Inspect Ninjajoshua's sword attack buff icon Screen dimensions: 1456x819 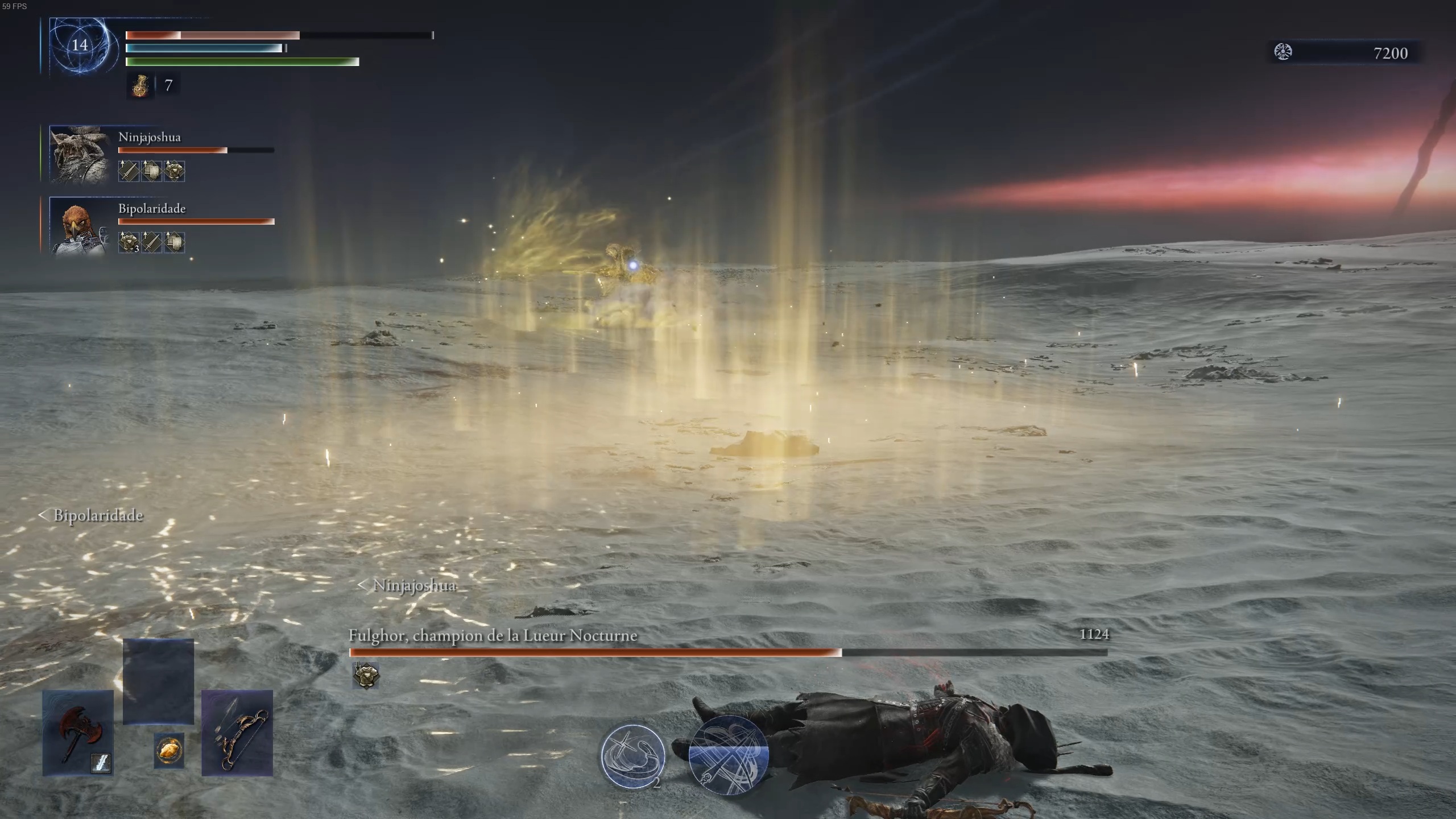click(129, 171)
